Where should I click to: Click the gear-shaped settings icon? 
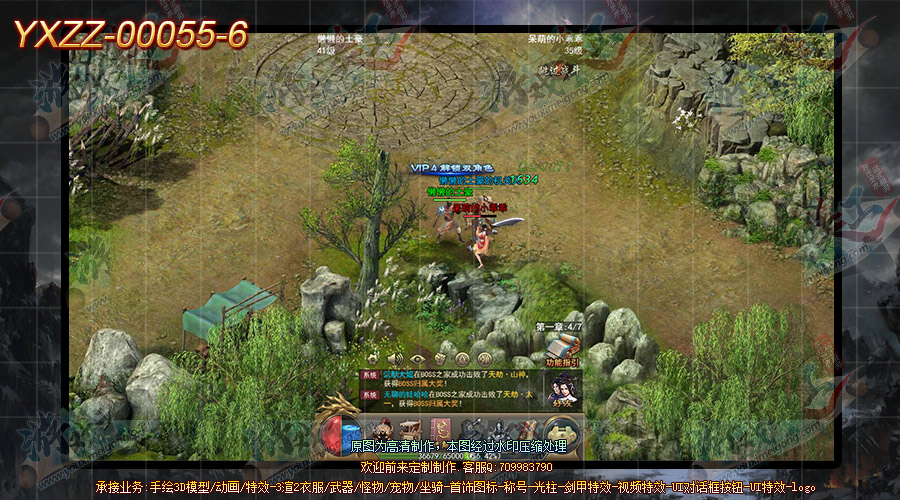point(372,358)
